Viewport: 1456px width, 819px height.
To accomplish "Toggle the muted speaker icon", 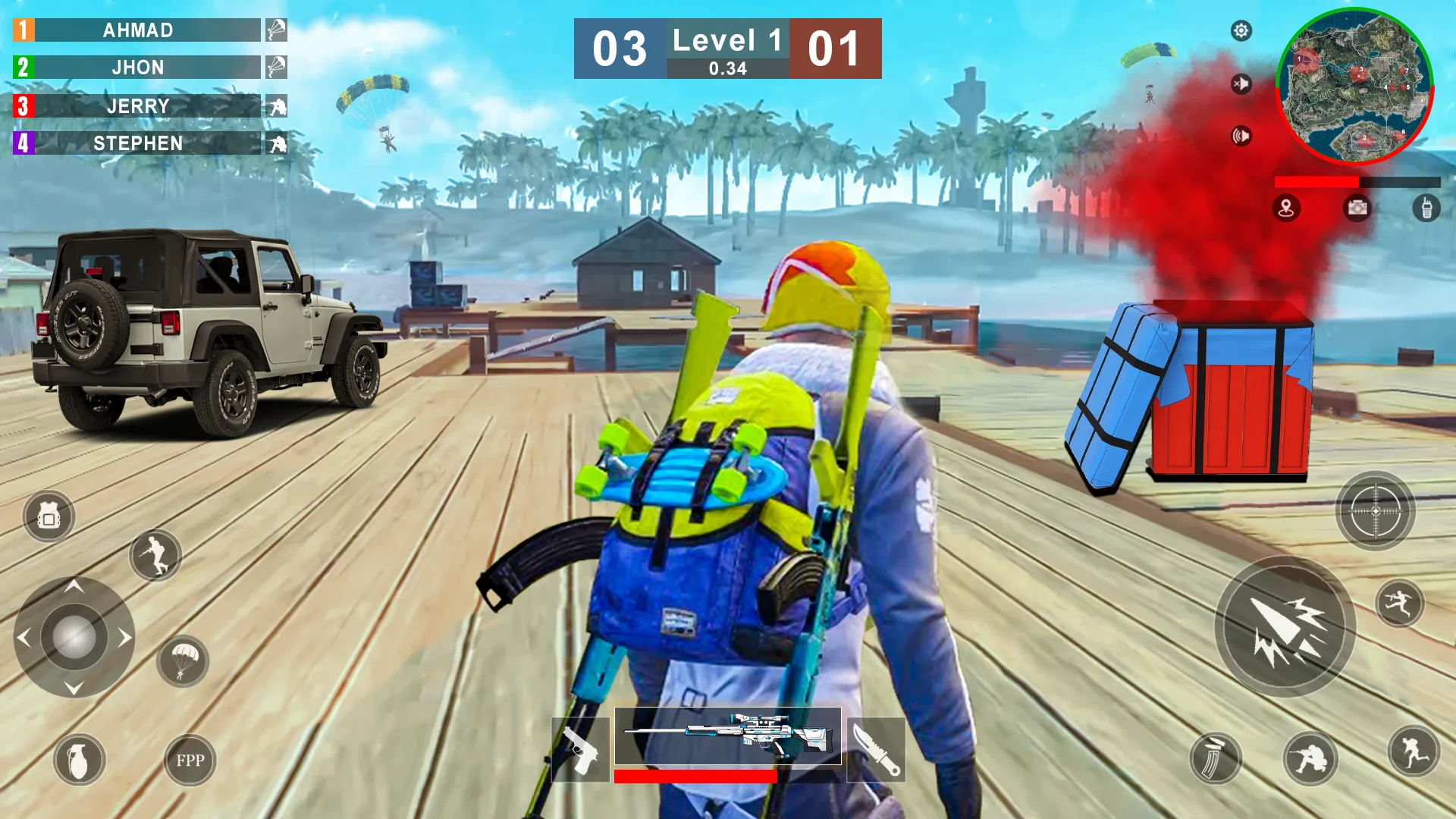I will pos(1243,83).
